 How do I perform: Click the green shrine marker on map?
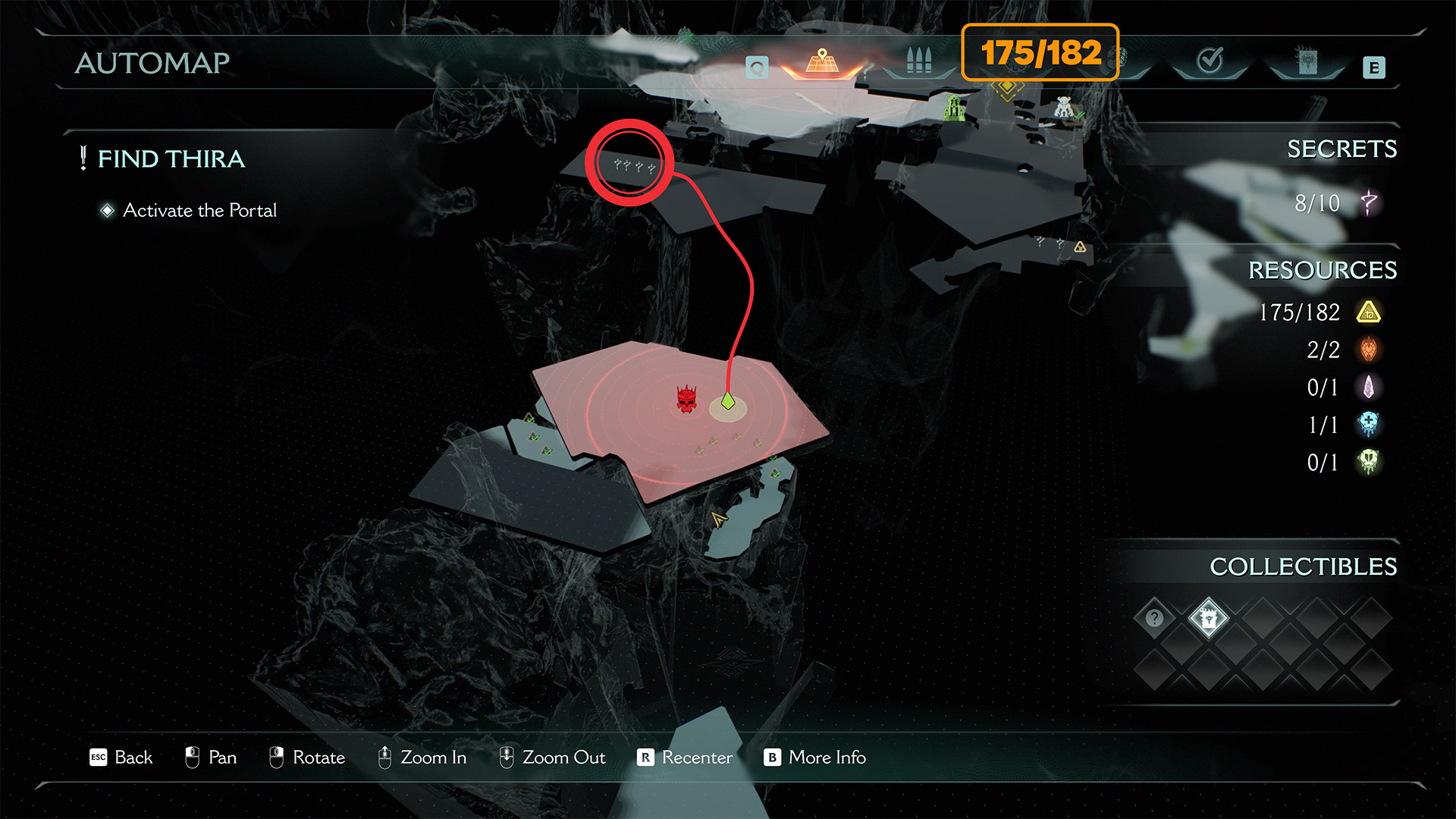tap(954, 108)
